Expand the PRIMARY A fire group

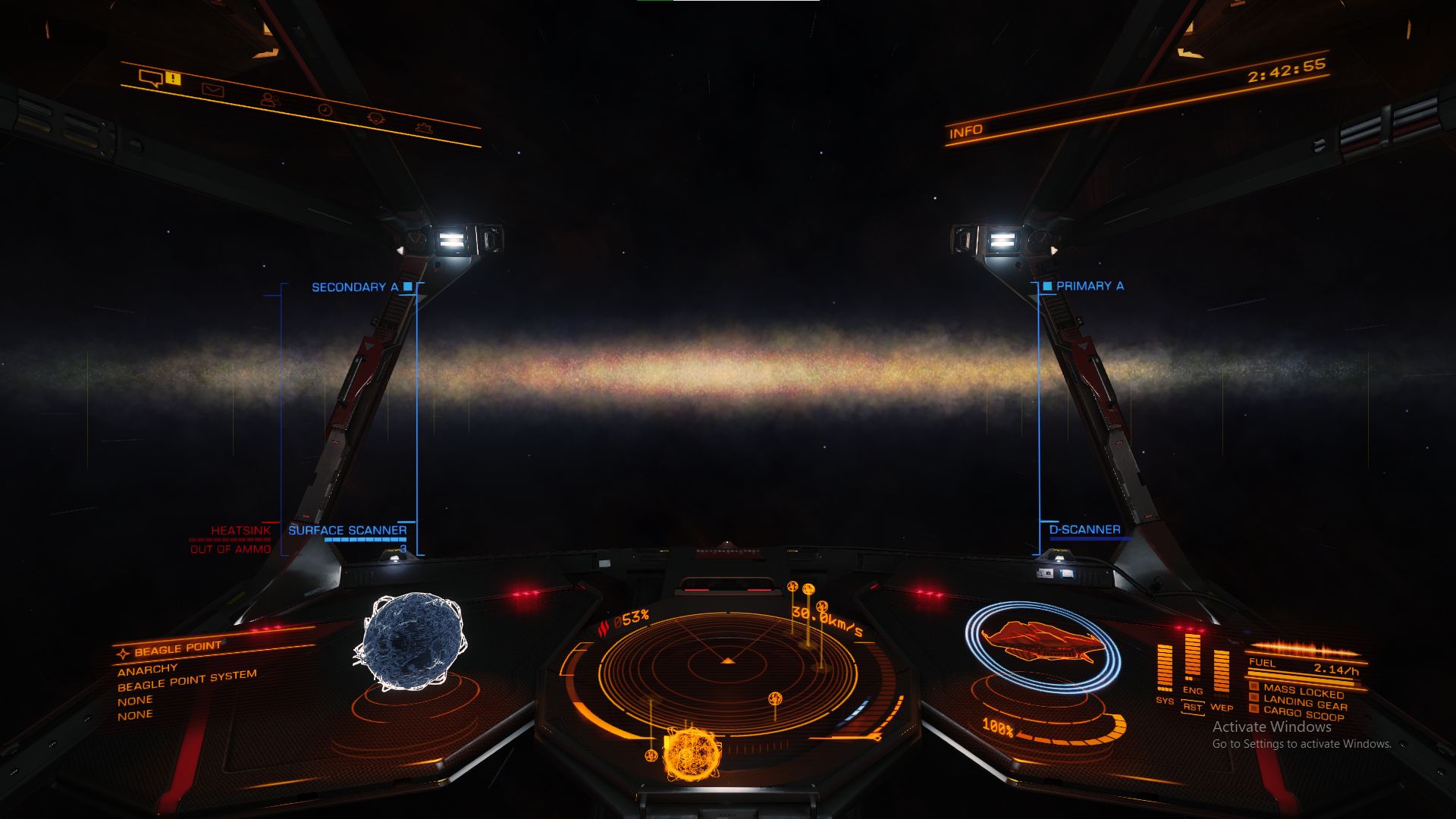1088,286
